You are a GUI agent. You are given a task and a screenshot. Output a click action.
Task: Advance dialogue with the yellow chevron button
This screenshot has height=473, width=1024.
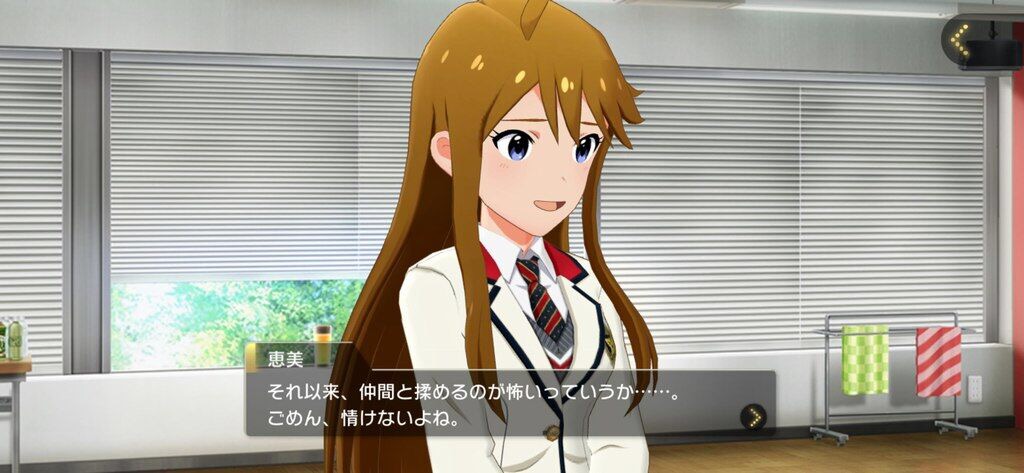(x=753, y=415)
